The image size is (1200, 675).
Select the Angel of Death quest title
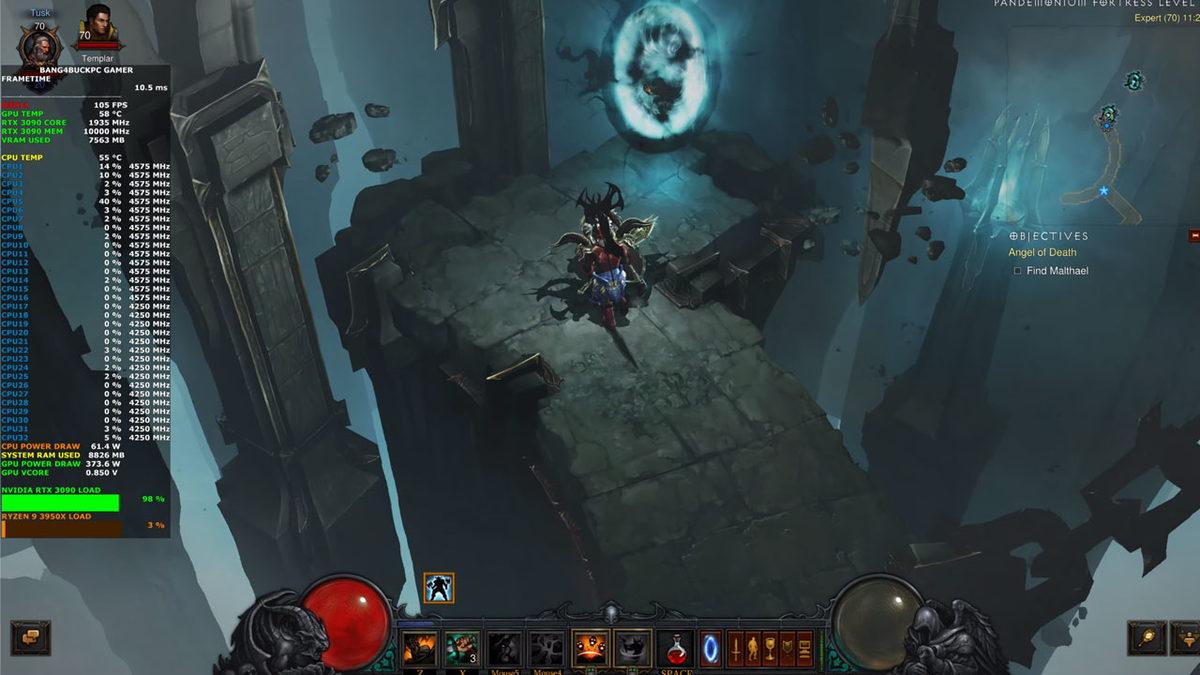(1042, 253)
